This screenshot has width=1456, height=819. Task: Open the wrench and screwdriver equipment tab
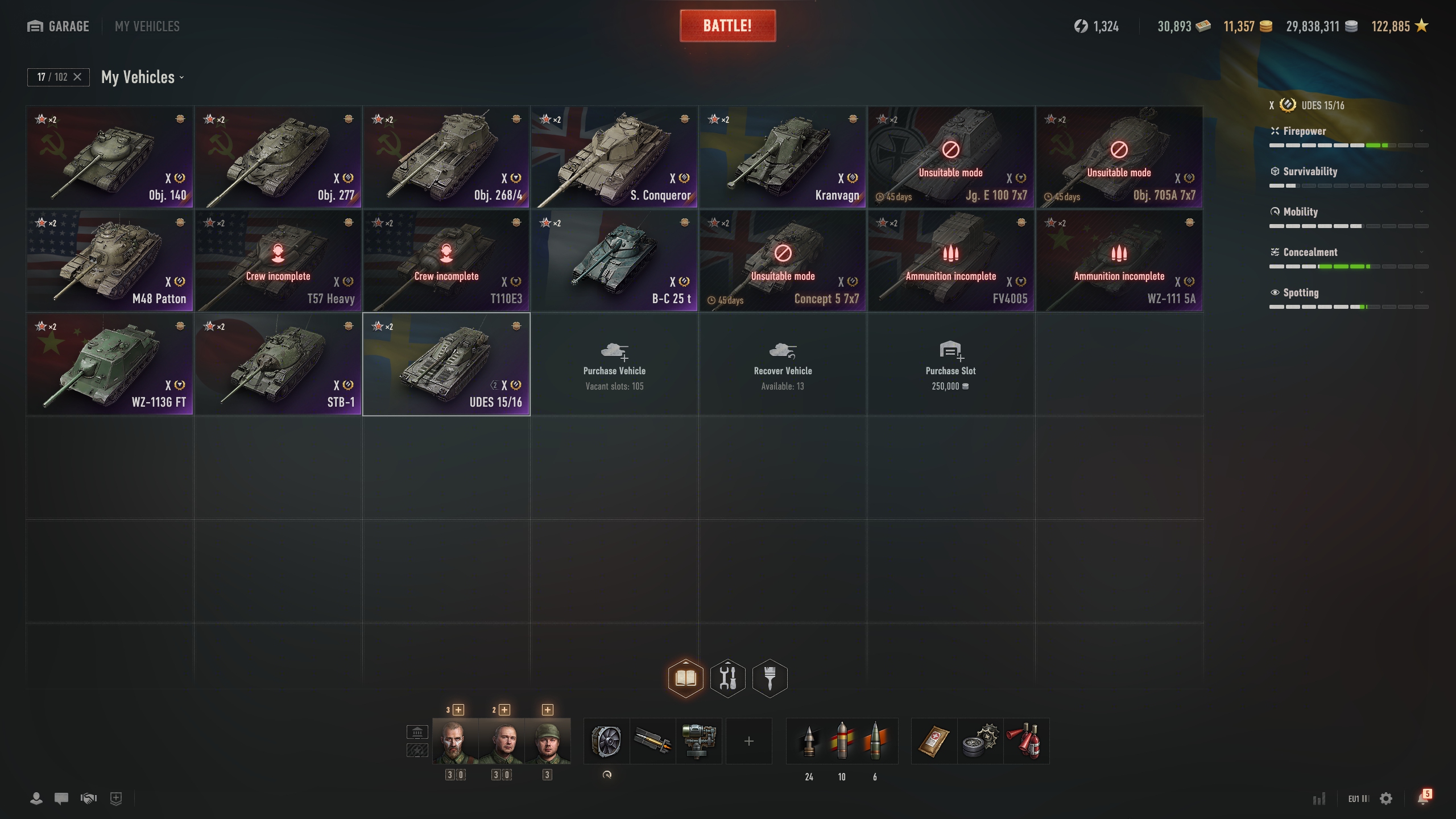(728, 678)
